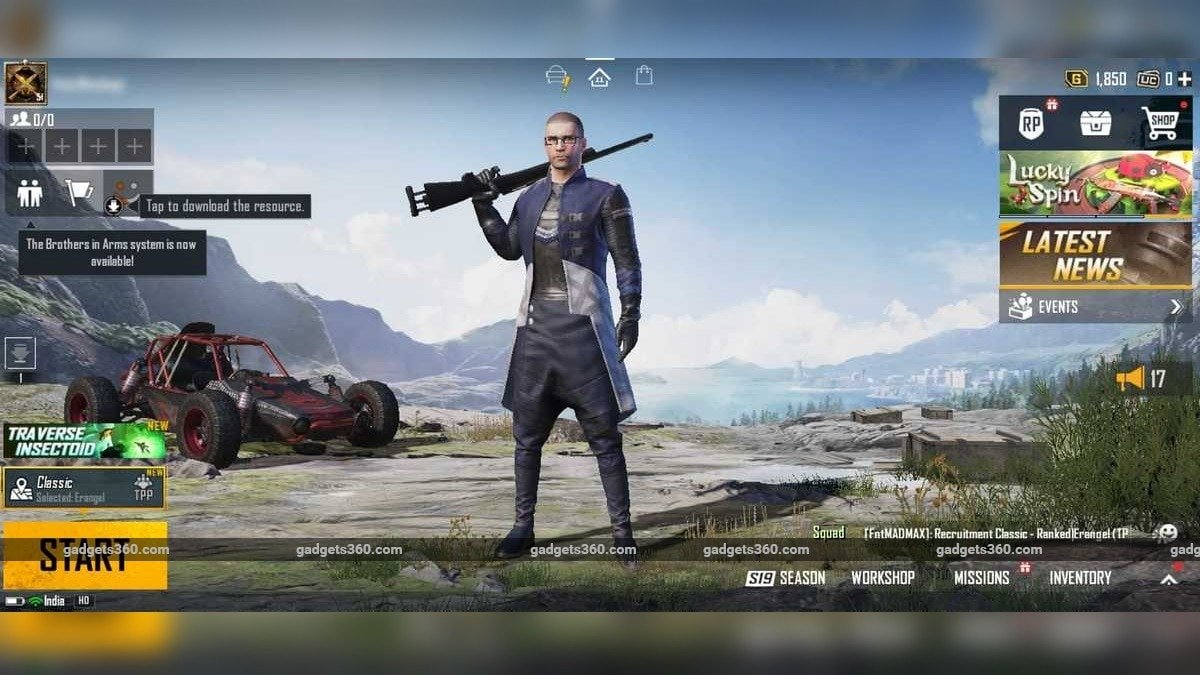
Task: Open the Missions menu
Action: 981,578
